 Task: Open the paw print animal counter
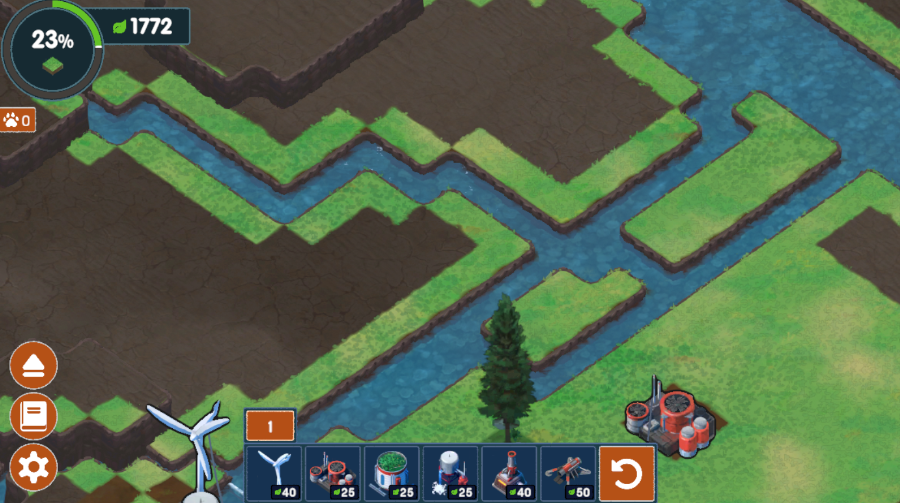coord(18,120)
